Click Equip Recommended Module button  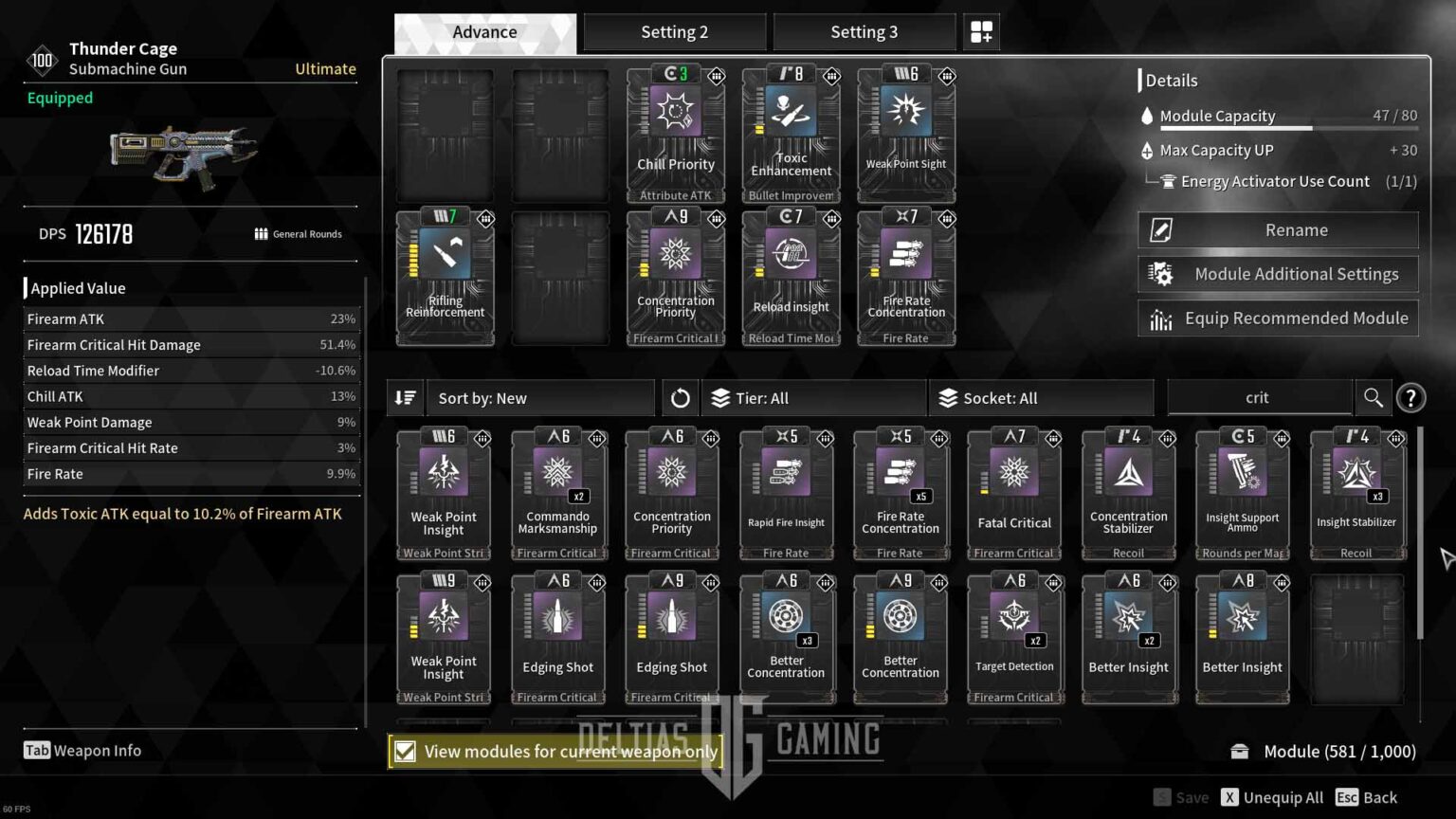tap(1278, 318)
